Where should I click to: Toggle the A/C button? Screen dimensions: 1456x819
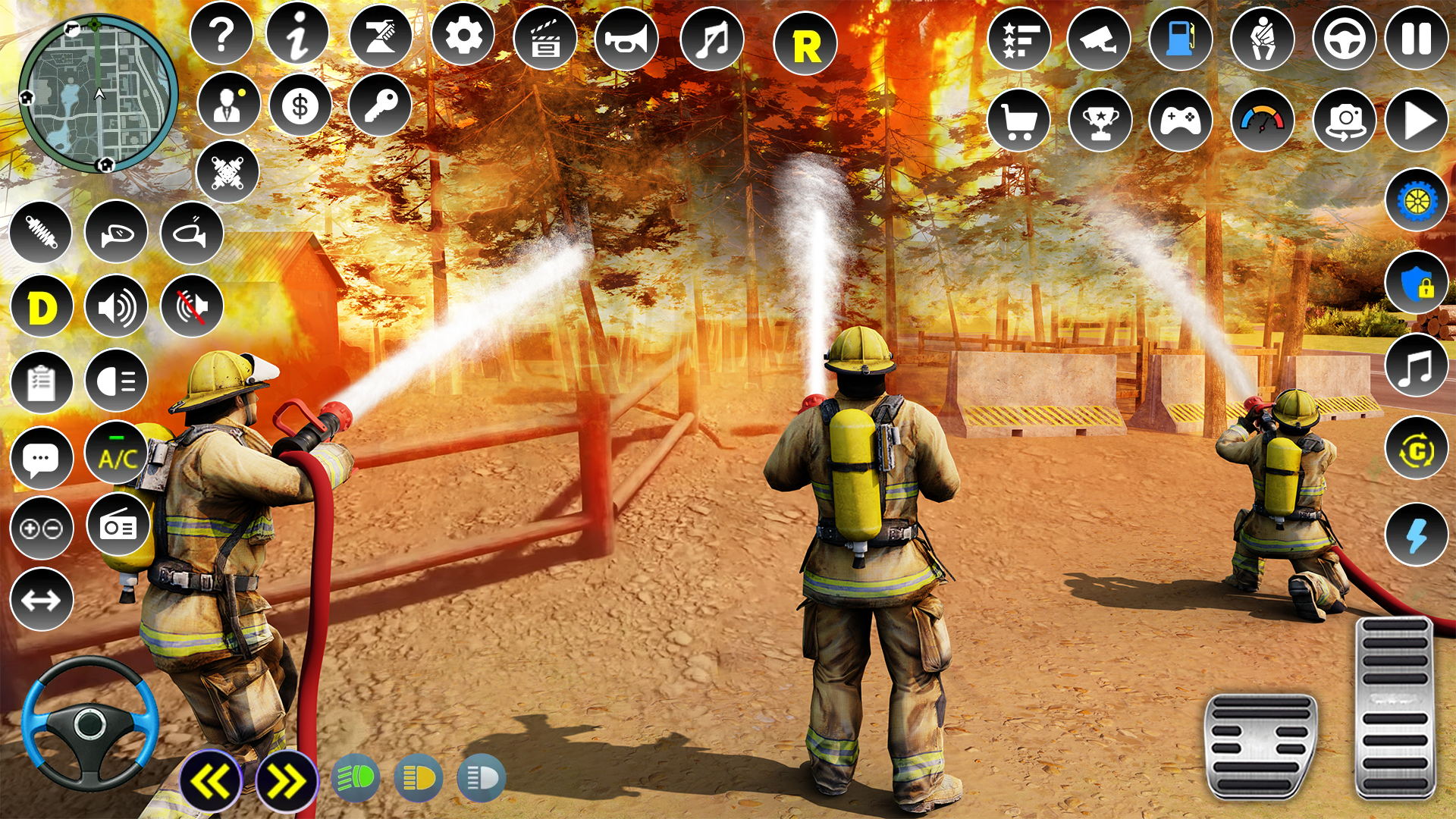point(117,457)
